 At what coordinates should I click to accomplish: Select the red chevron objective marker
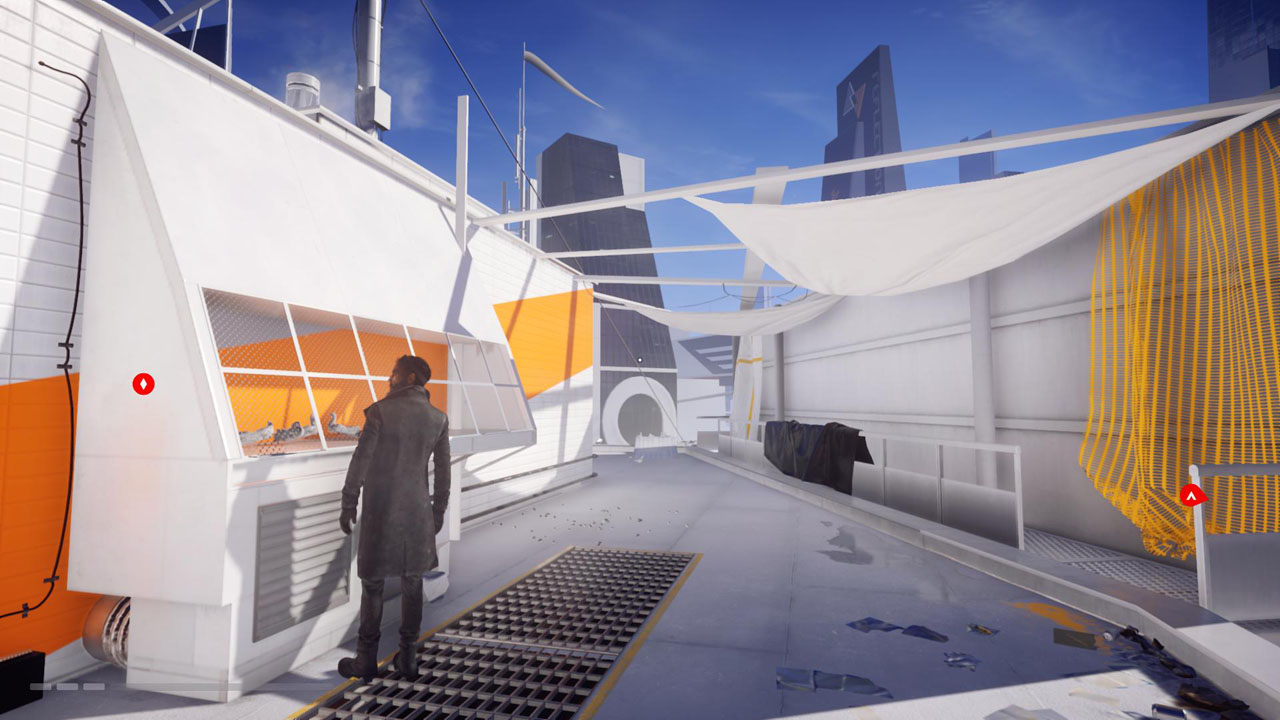click(1191, 494)
